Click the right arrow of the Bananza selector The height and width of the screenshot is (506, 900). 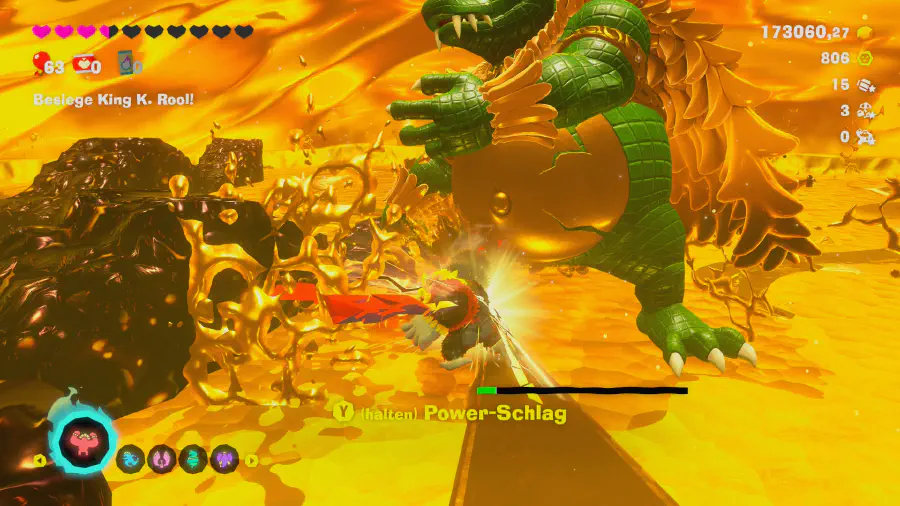pos(251,461)
